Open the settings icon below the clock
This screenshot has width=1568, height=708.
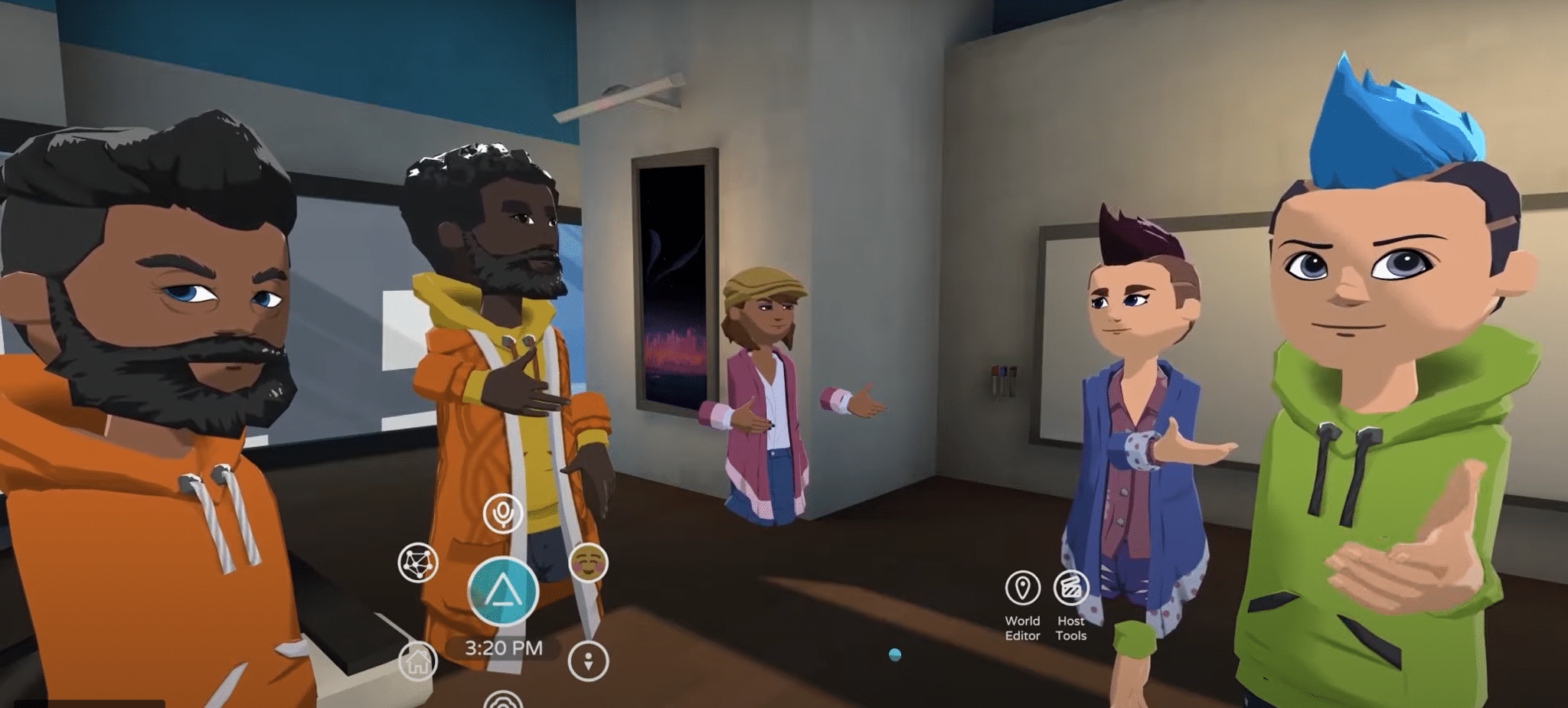pyautogui.click(x=501, y=700)
